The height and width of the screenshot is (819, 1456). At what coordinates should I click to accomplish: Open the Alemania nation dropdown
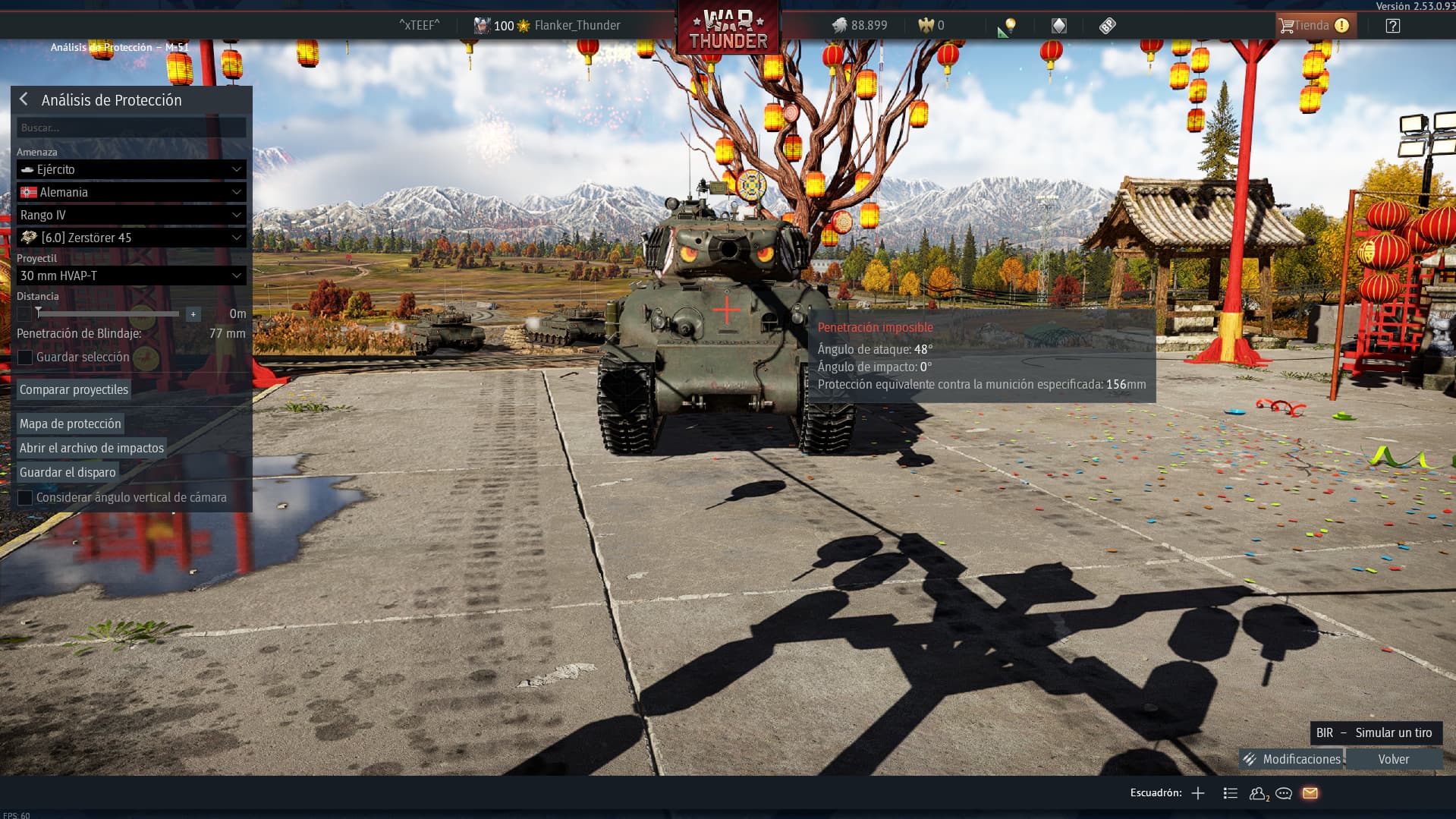tap(131, 192)
